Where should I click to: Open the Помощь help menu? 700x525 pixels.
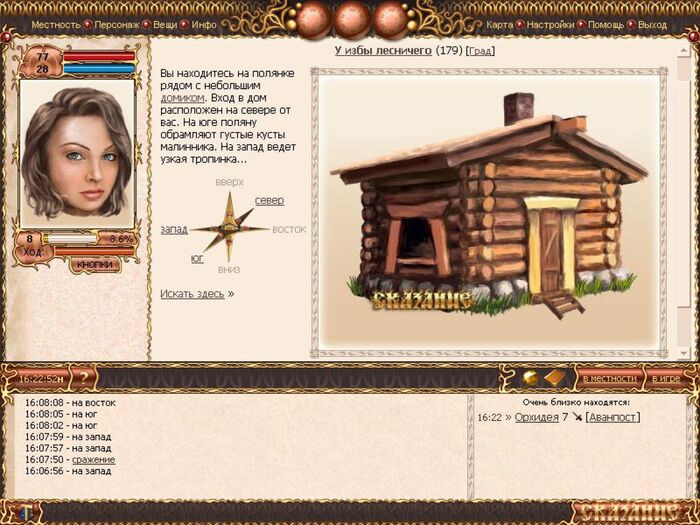tap(606, 24)
